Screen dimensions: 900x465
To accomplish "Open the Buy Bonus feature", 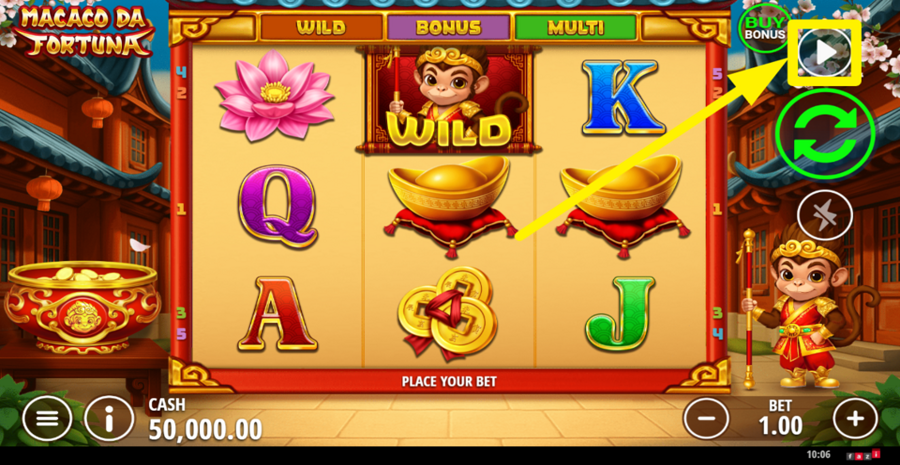I will (764, 28).
